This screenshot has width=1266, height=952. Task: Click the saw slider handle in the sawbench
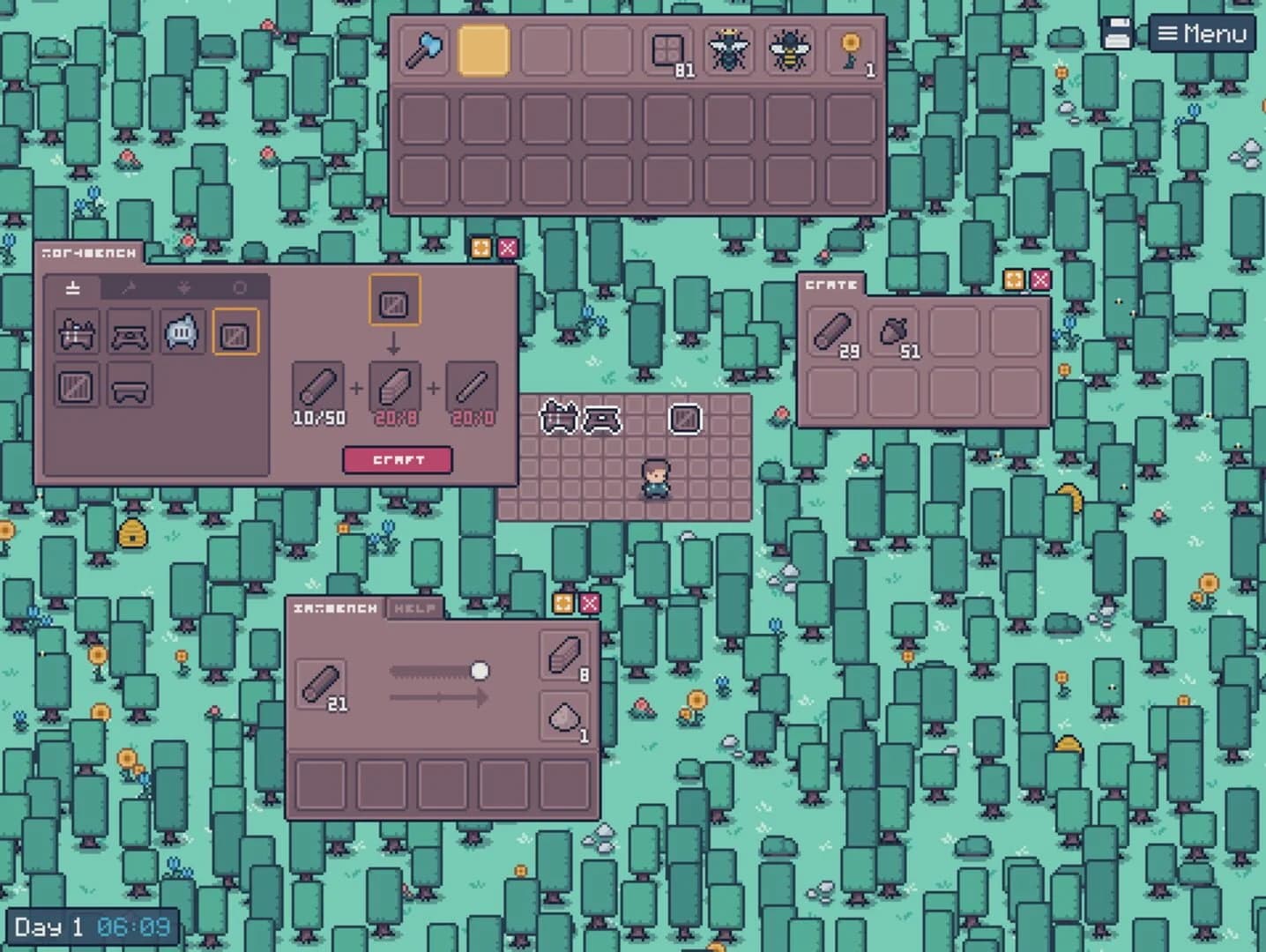(x=481, y=672)
